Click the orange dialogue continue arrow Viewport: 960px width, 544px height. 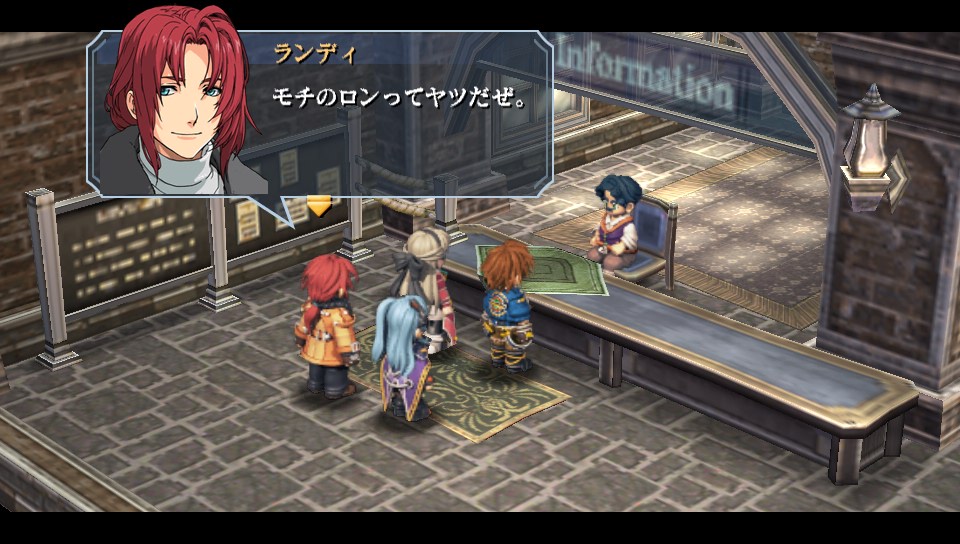(318, 206)
